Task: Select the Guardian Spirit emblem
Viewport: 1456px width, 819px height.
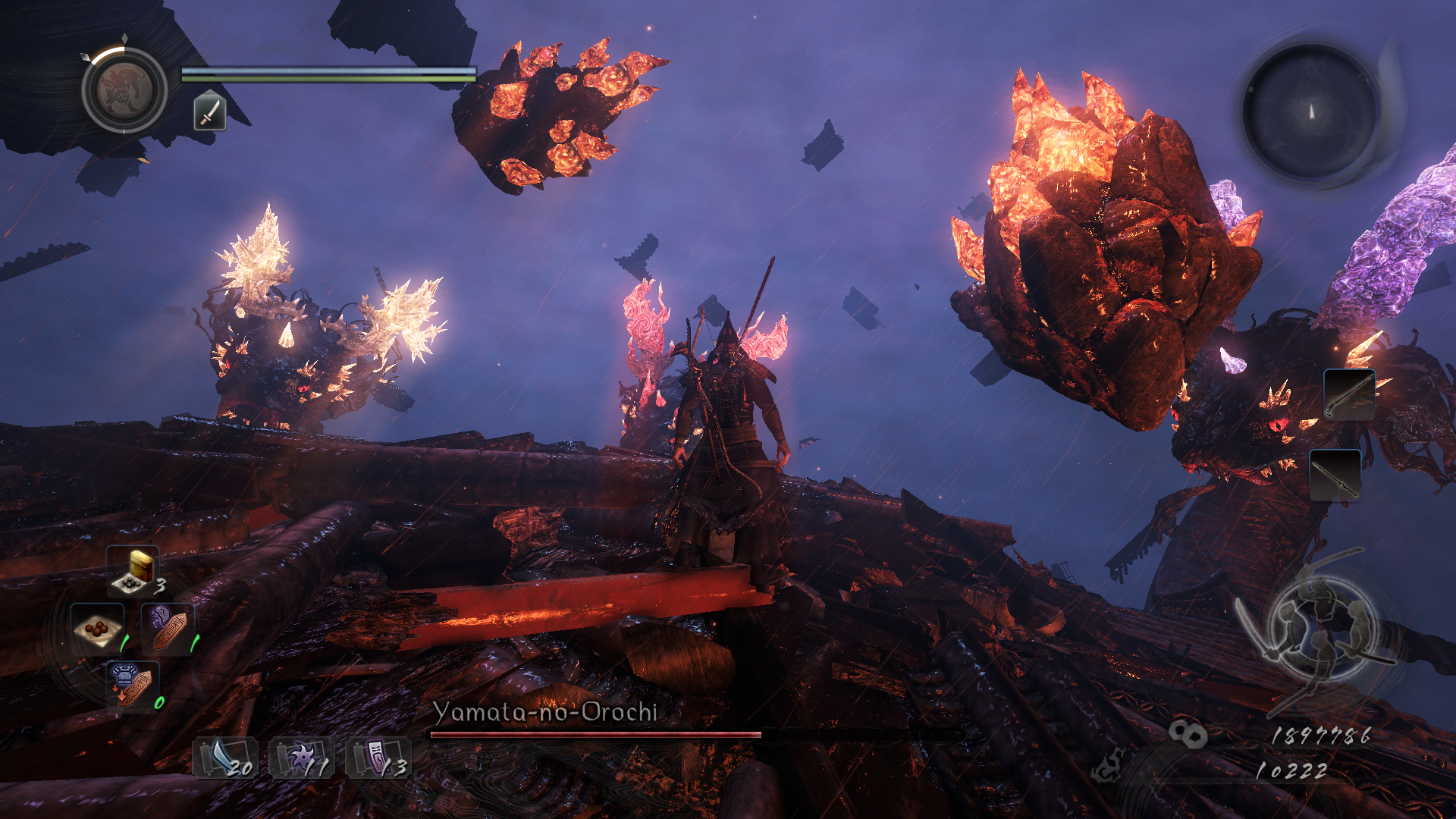Action: (x=124, y=90)
